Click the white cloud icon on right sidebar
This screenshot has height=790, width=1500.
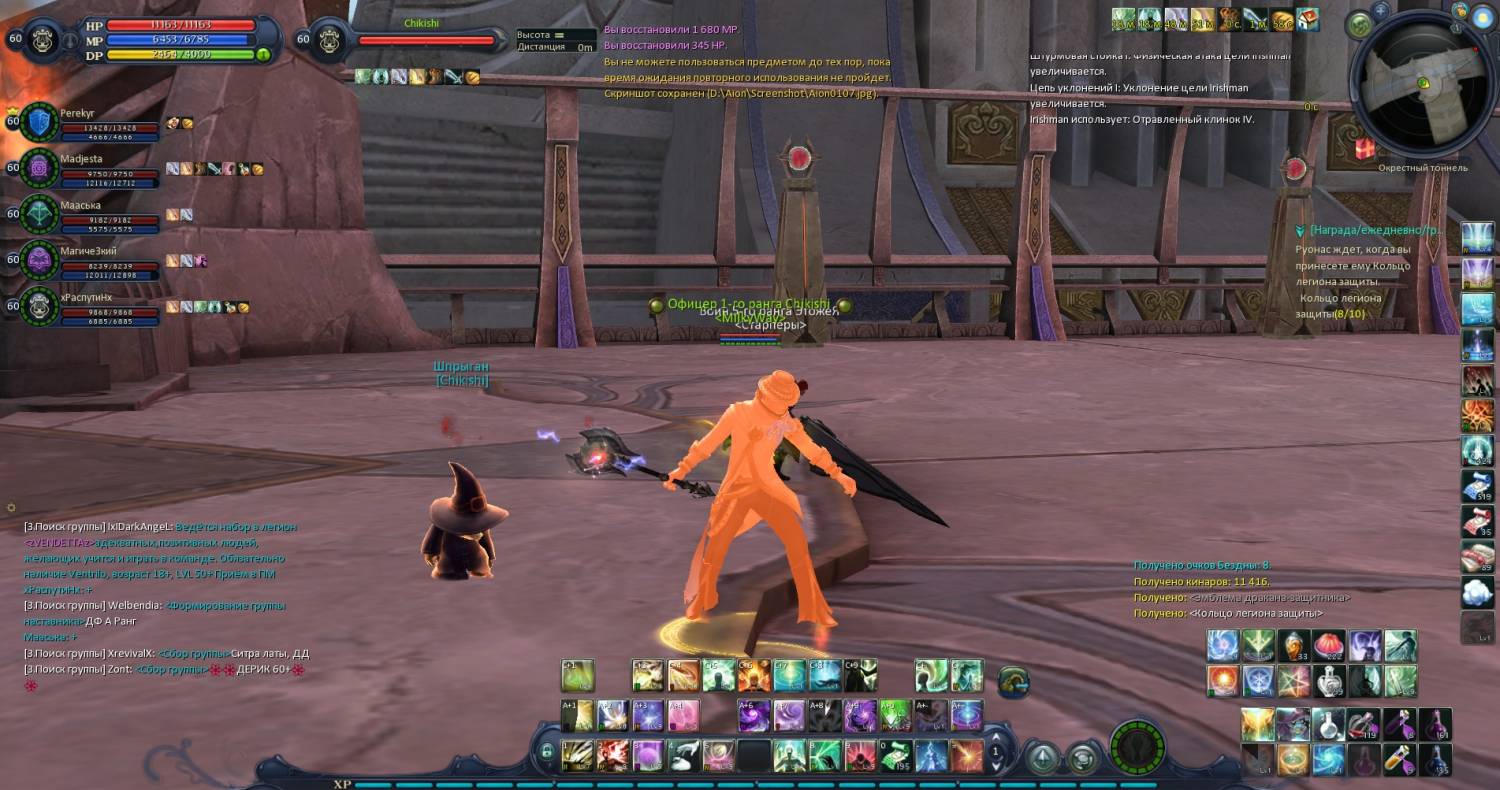pos(1477,592)
